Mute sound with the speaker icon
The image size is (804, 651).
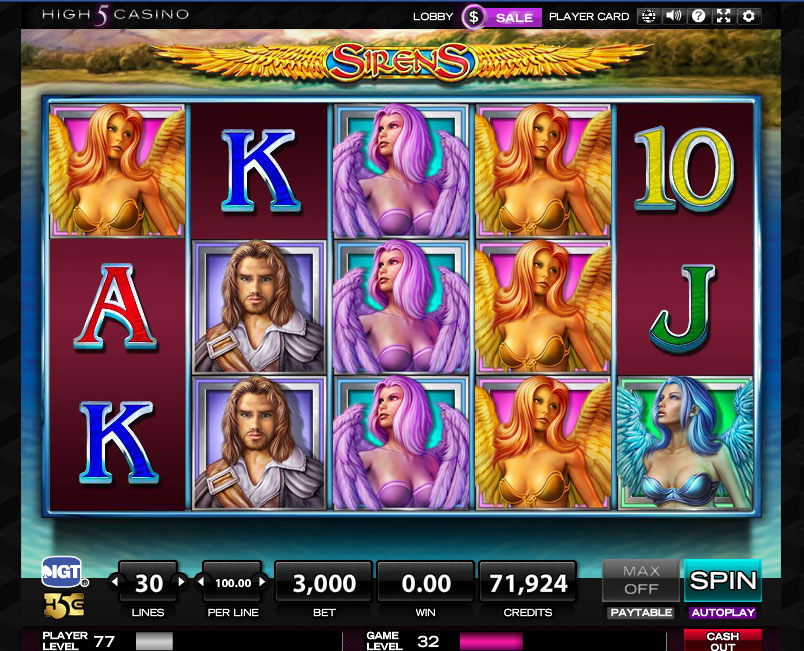(x=674, y=16)
